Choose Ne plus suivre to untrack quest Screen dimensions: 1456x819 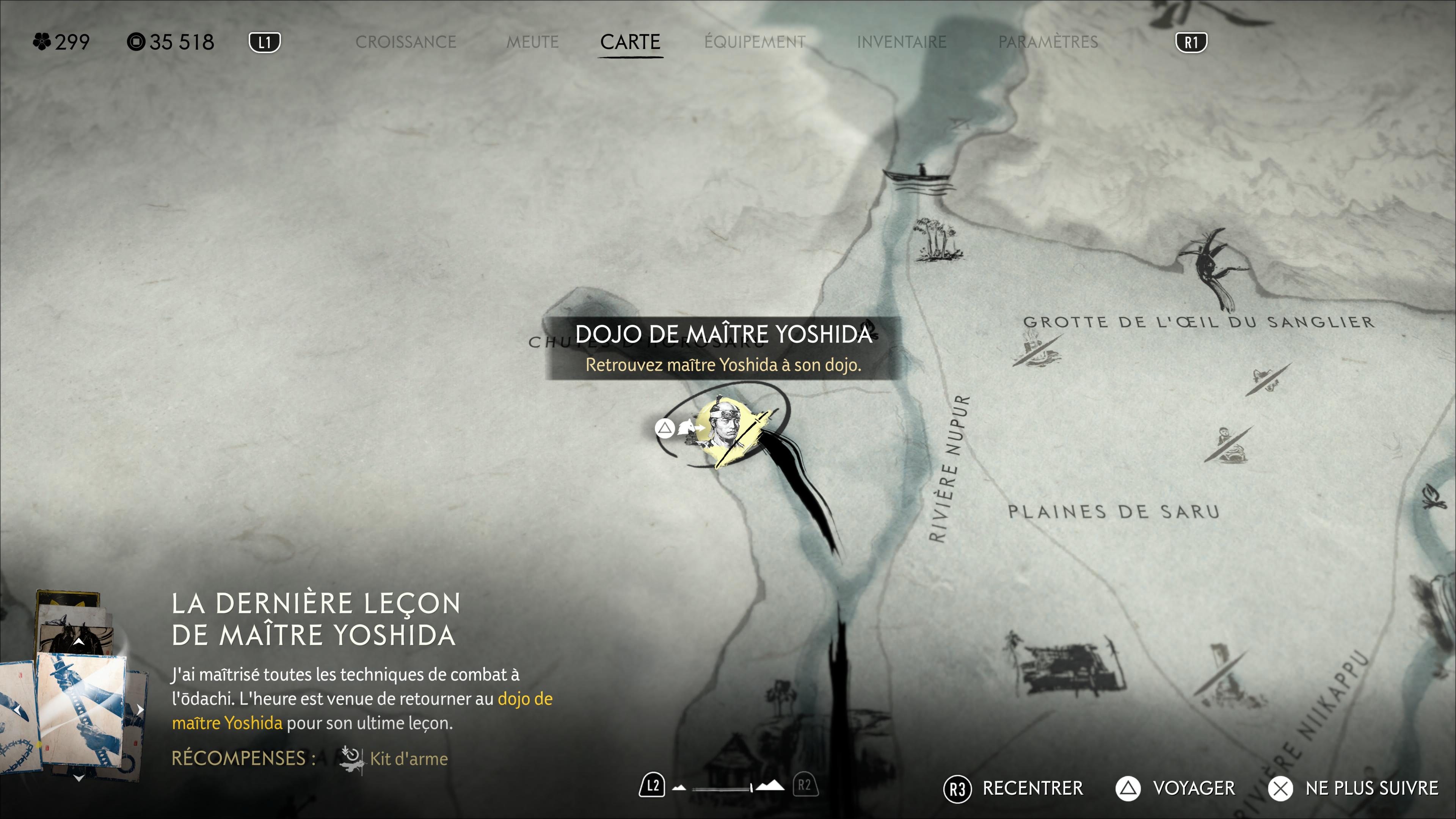click(1353, 788)
